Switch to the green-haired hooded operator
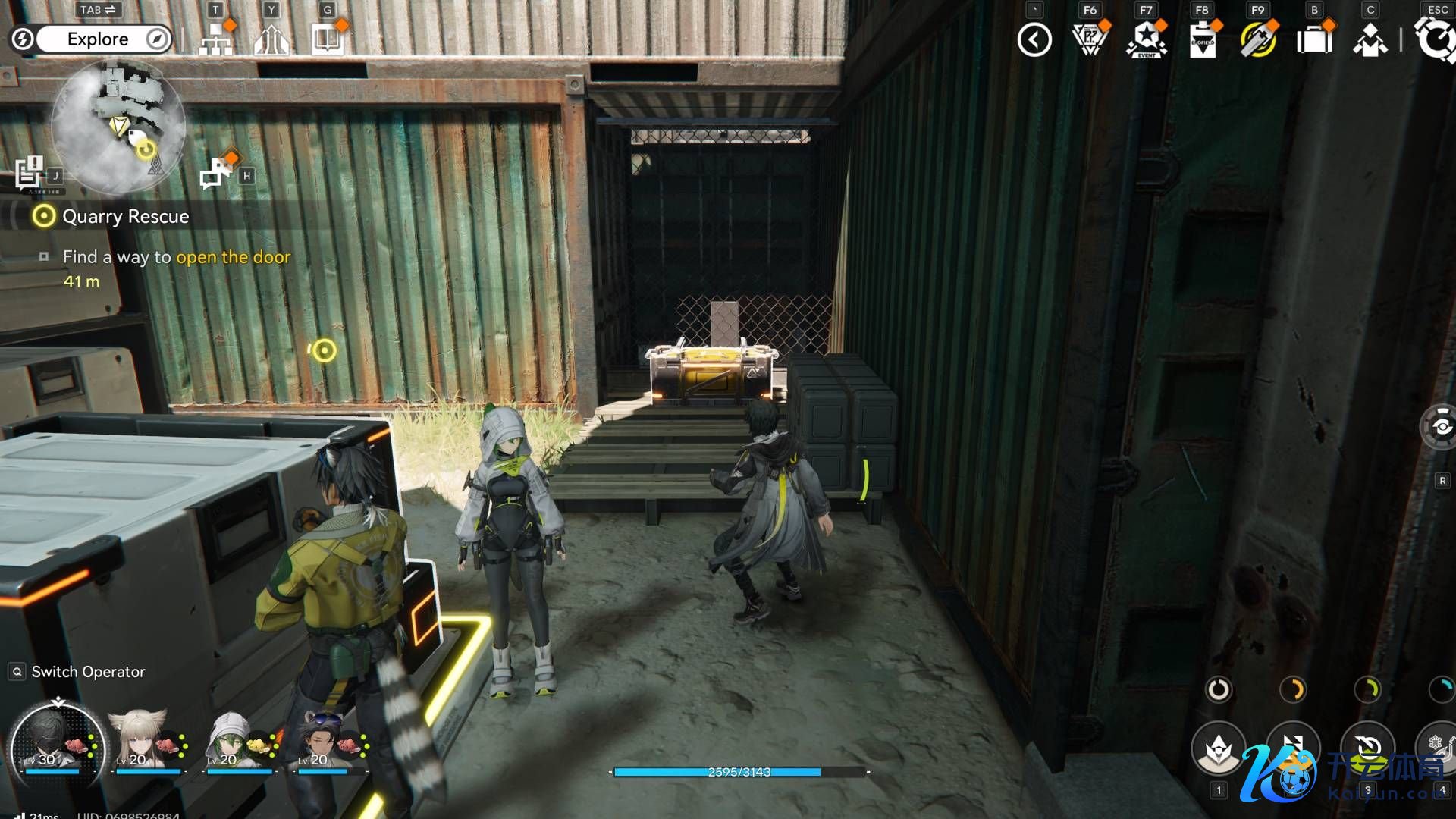Screen dimensions: 1456x819 click(x=231, y=739)
